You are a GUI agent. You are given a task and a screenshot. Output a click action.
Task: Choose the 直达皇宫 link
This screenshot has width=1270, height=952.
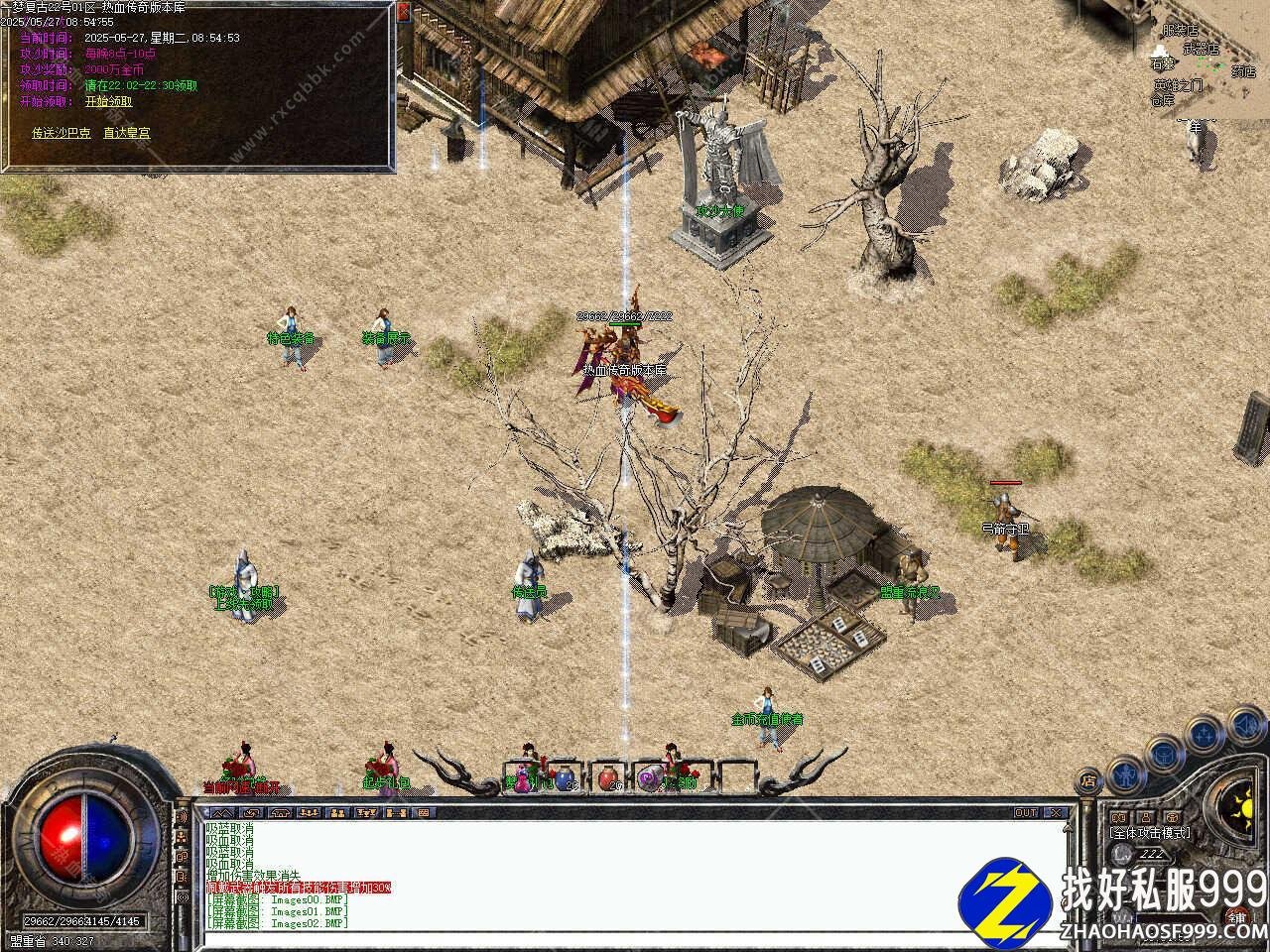tap(127, 133)
